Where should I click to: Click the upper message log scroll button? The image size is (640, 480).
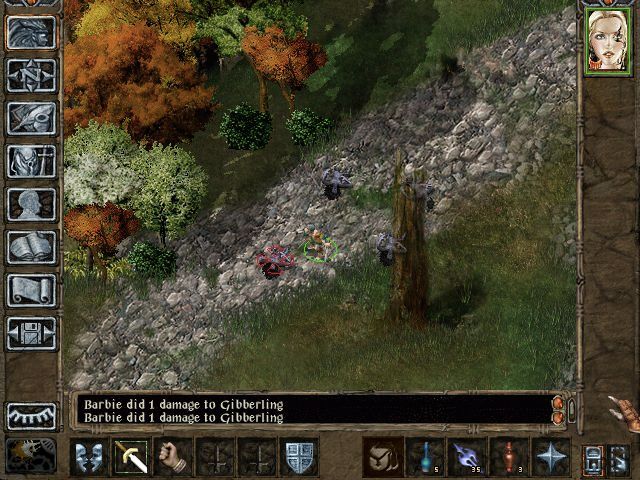557,403
